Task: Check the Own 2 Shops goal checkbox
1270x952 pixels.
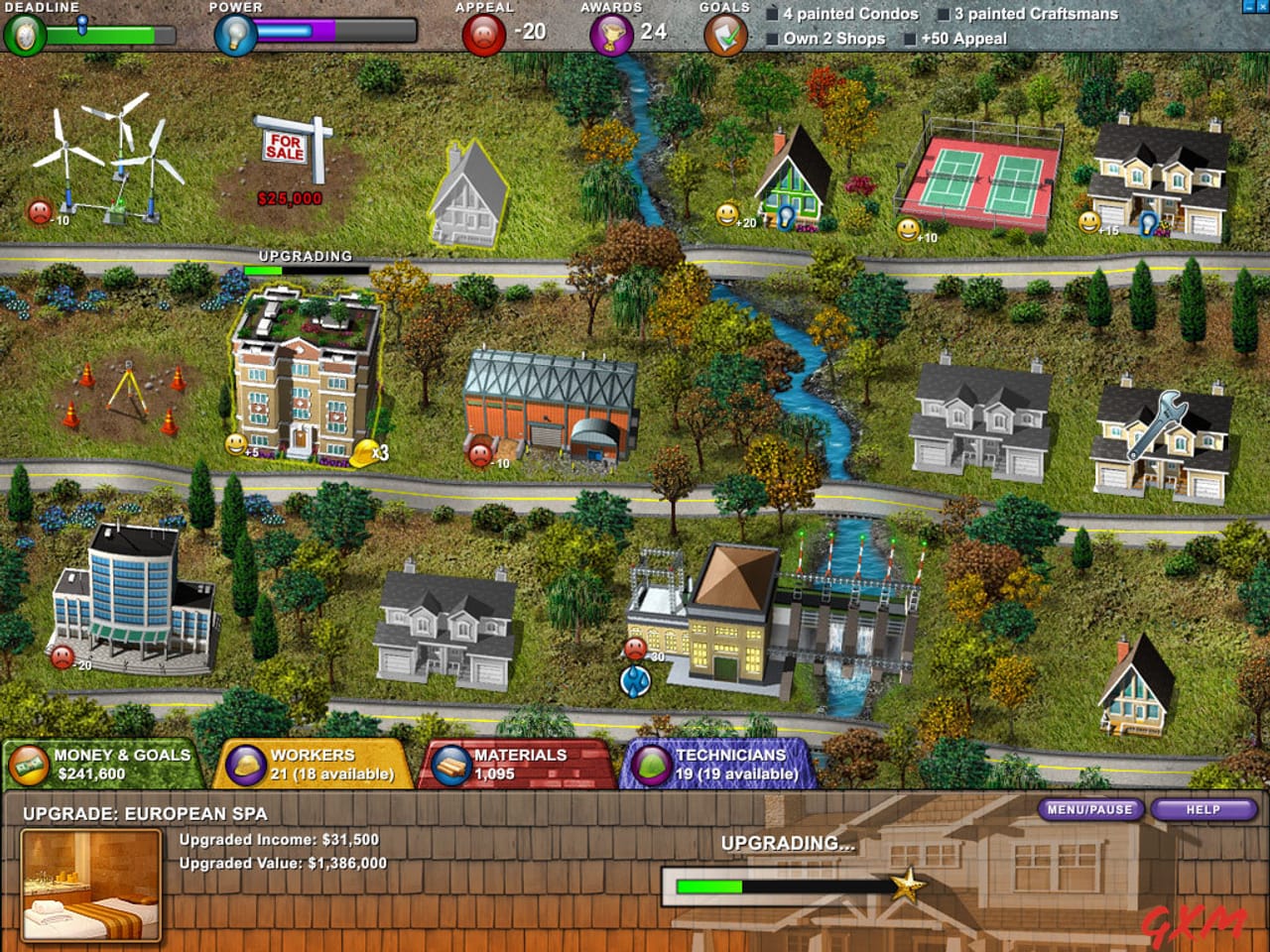Action: click(x=770, y=38)
